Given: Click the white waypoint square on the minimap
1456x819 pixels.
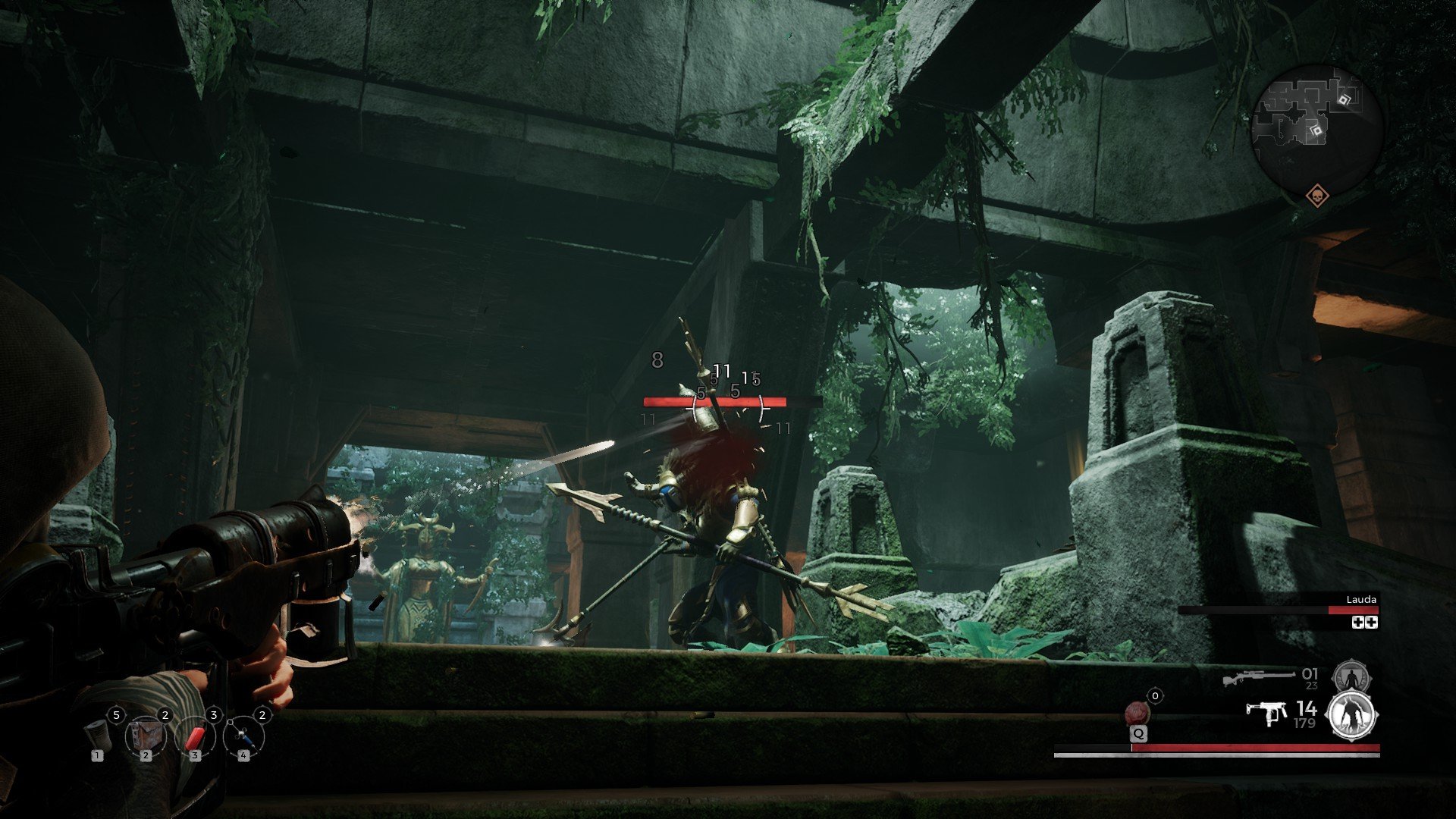Looking at the screenshot, I should pos(1344,100).
